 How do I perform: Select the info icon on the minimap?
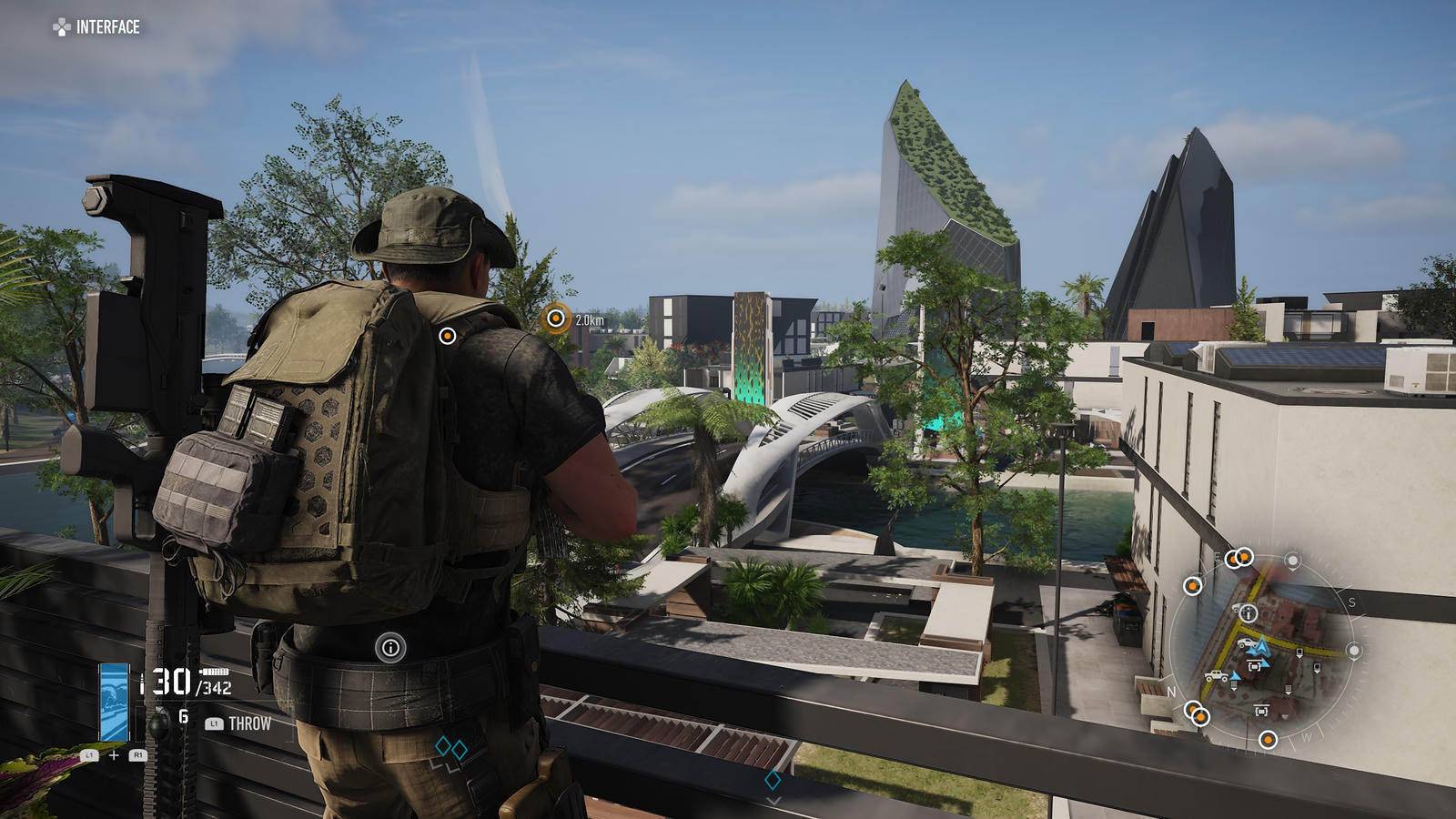point(1249,613)
